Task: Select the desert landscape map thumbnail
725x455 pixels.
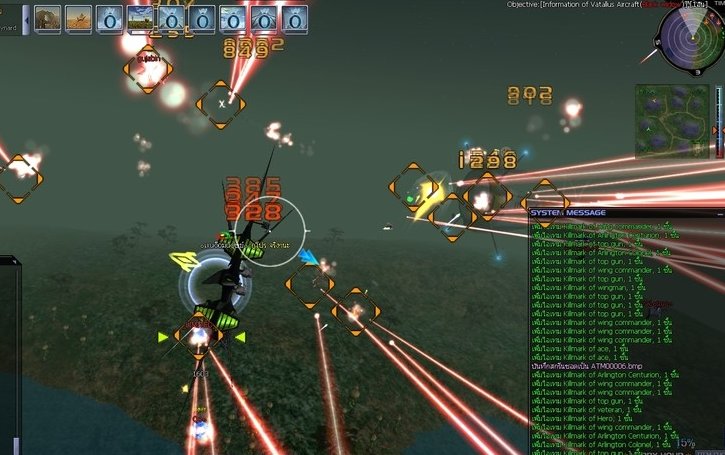Action: click(x=79, y=18)
